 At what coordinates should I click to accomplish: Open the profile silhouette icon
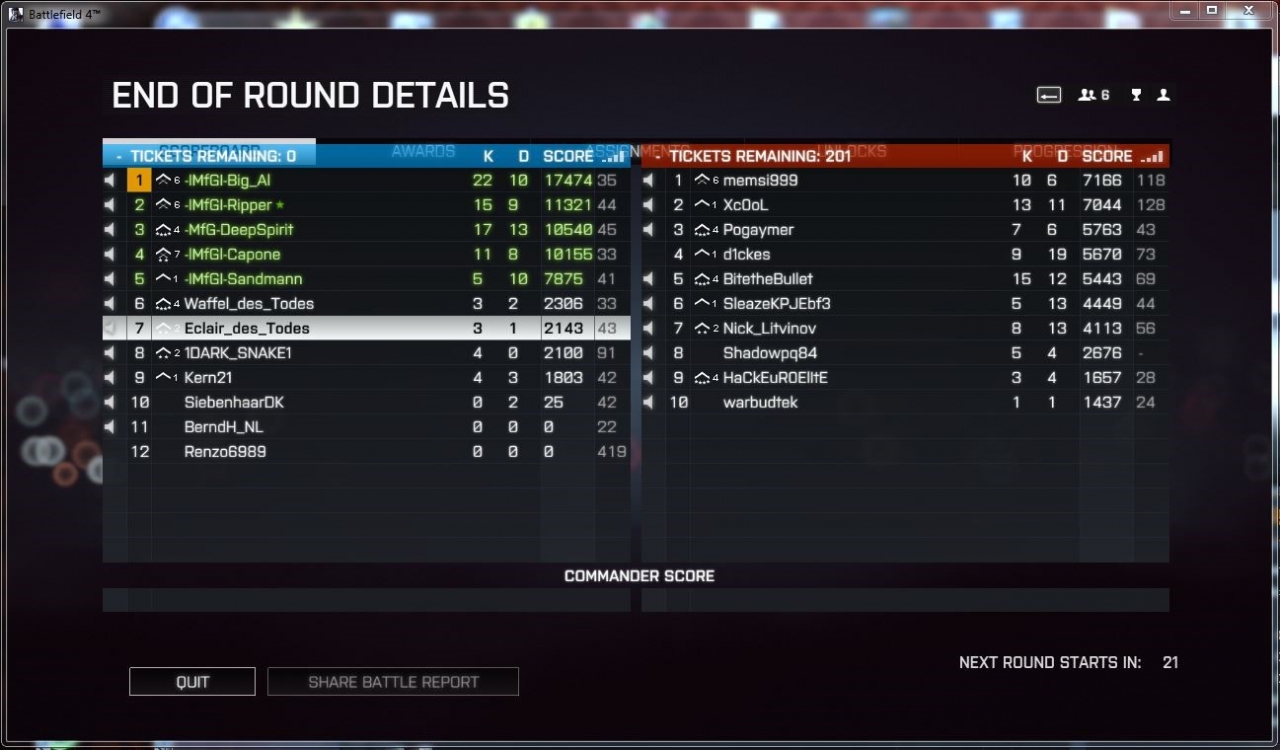click(x=1163, y=95)
